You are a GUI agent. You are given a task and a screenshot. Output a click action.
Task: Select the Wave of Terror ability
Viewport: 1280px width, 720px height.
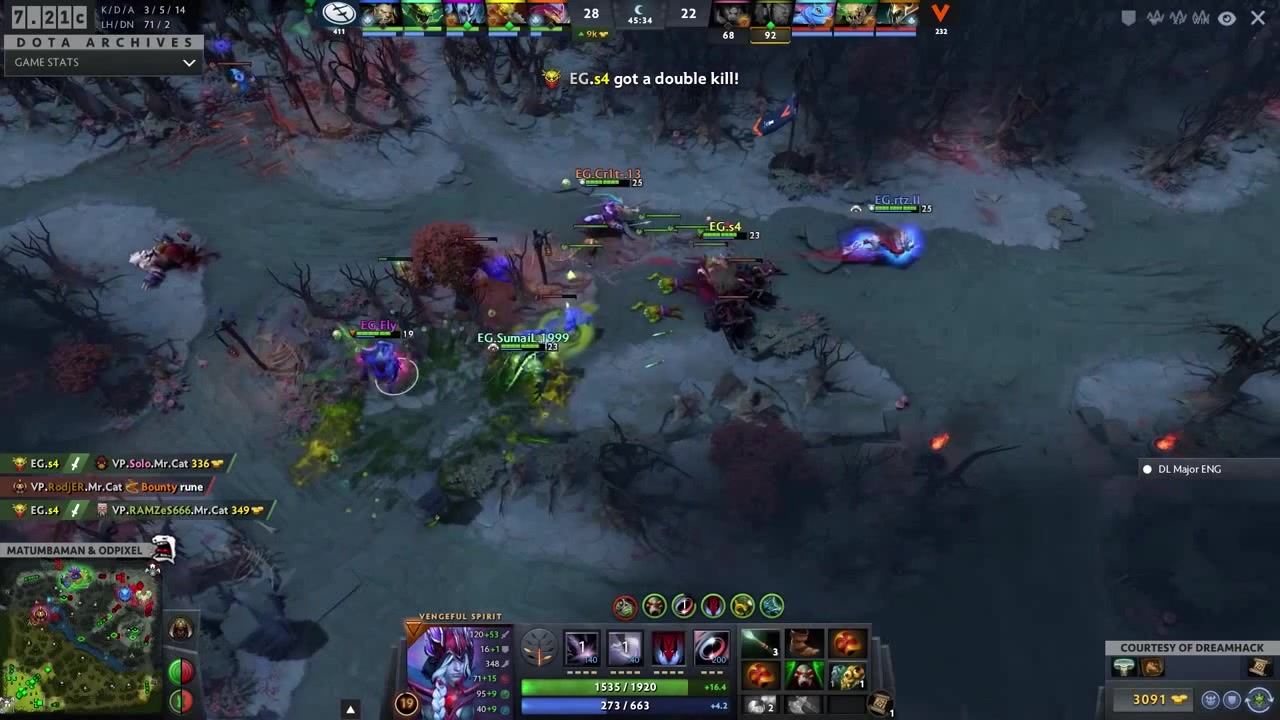pyautogui.click(x=625, y=648)
